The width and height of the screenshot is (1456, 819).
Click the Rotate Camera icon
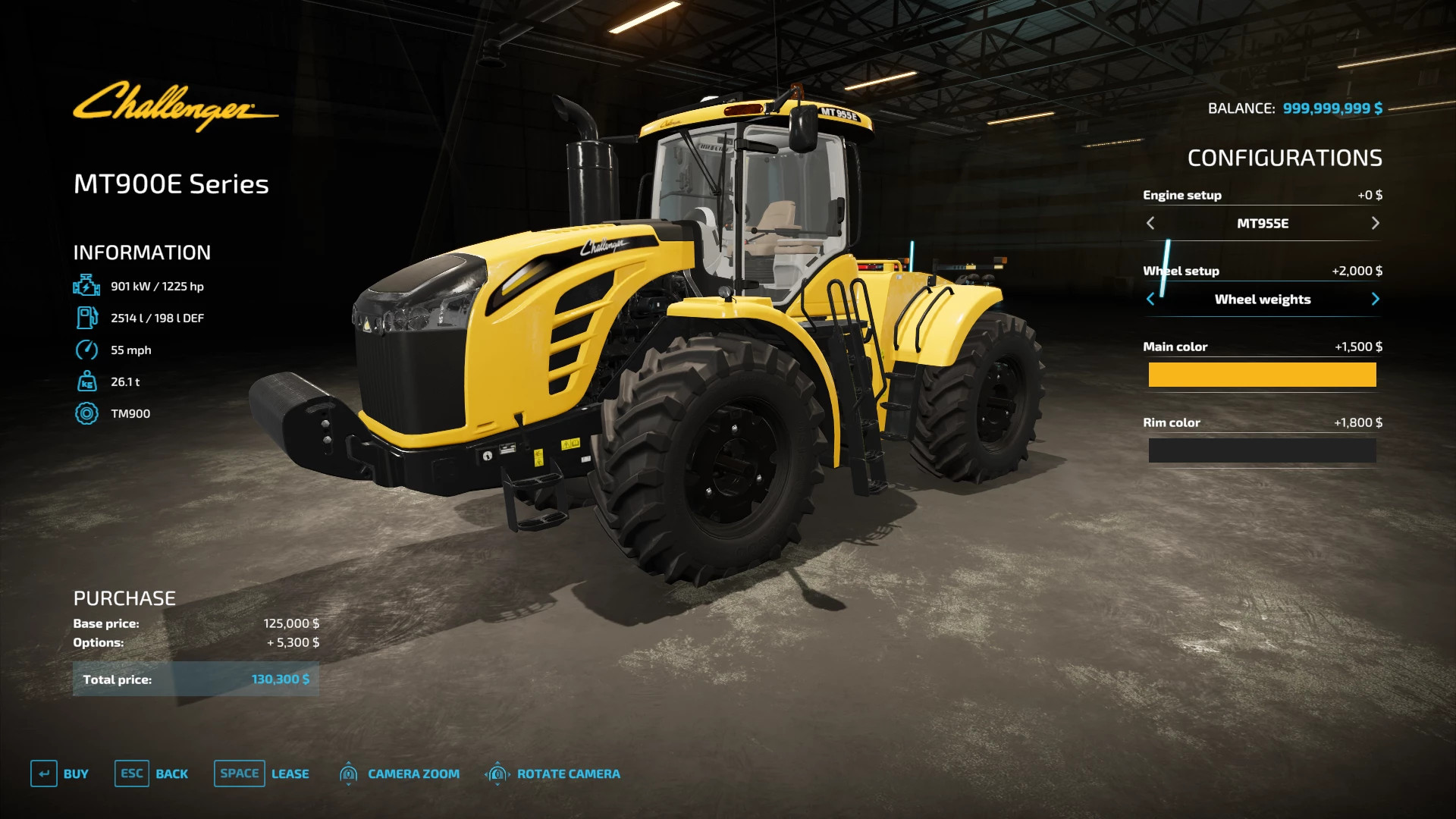[497, 773]
